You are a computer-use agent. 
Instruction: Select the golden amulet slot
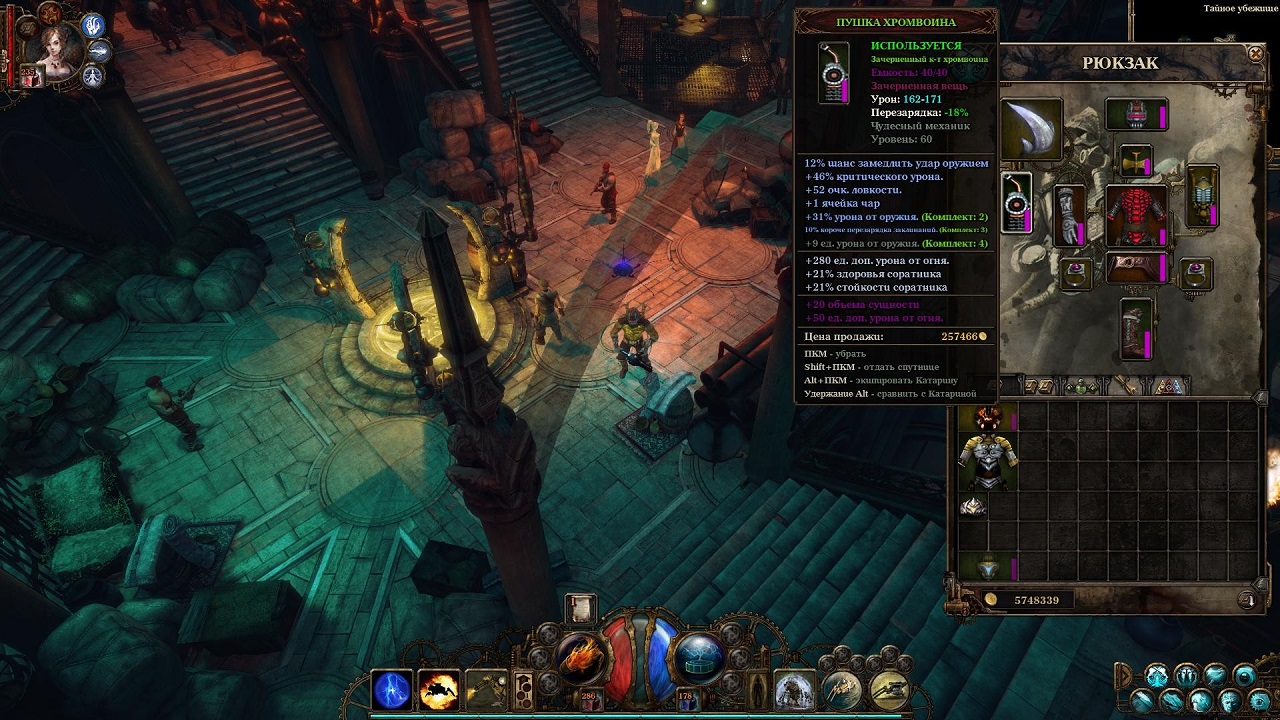tap(1135, 160)
